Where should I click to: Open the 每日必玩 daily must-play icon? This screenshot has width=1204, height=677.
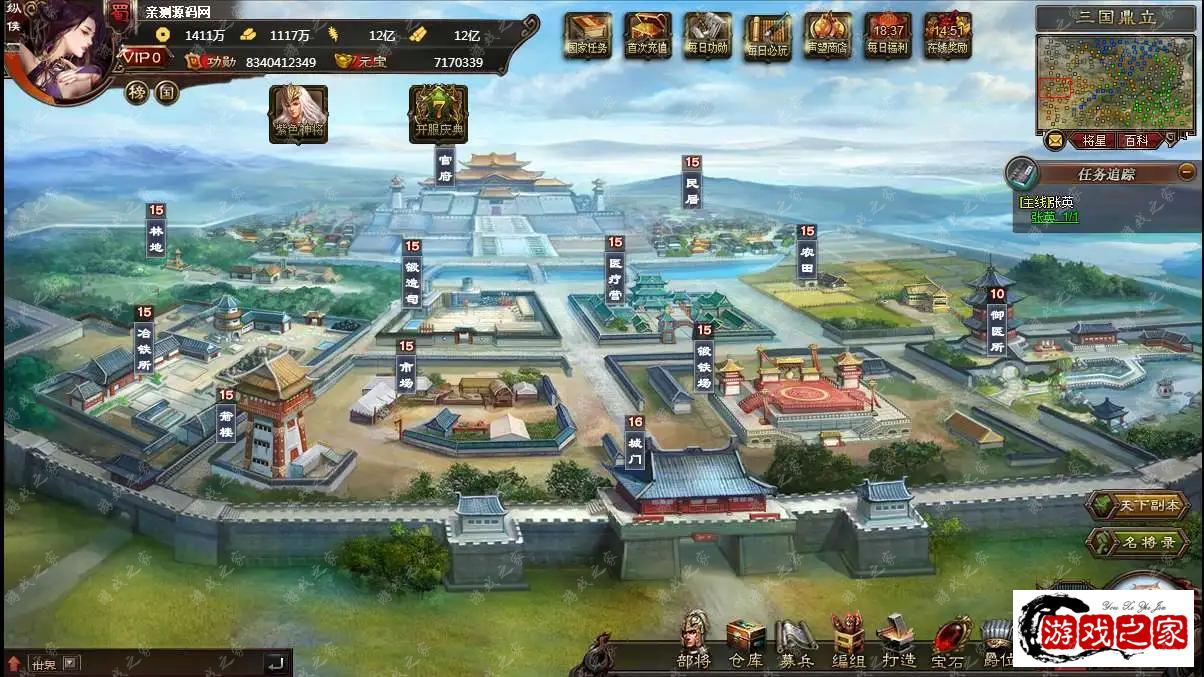pos(768,37)
